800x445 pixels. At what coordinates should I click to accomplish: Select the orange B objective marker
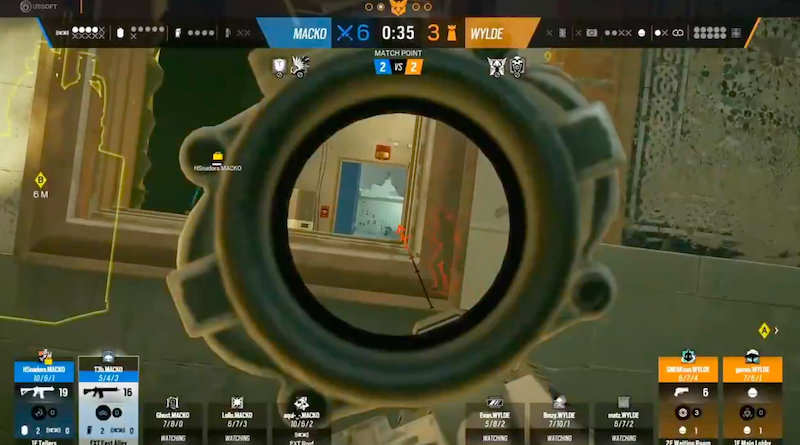point(41,180)
